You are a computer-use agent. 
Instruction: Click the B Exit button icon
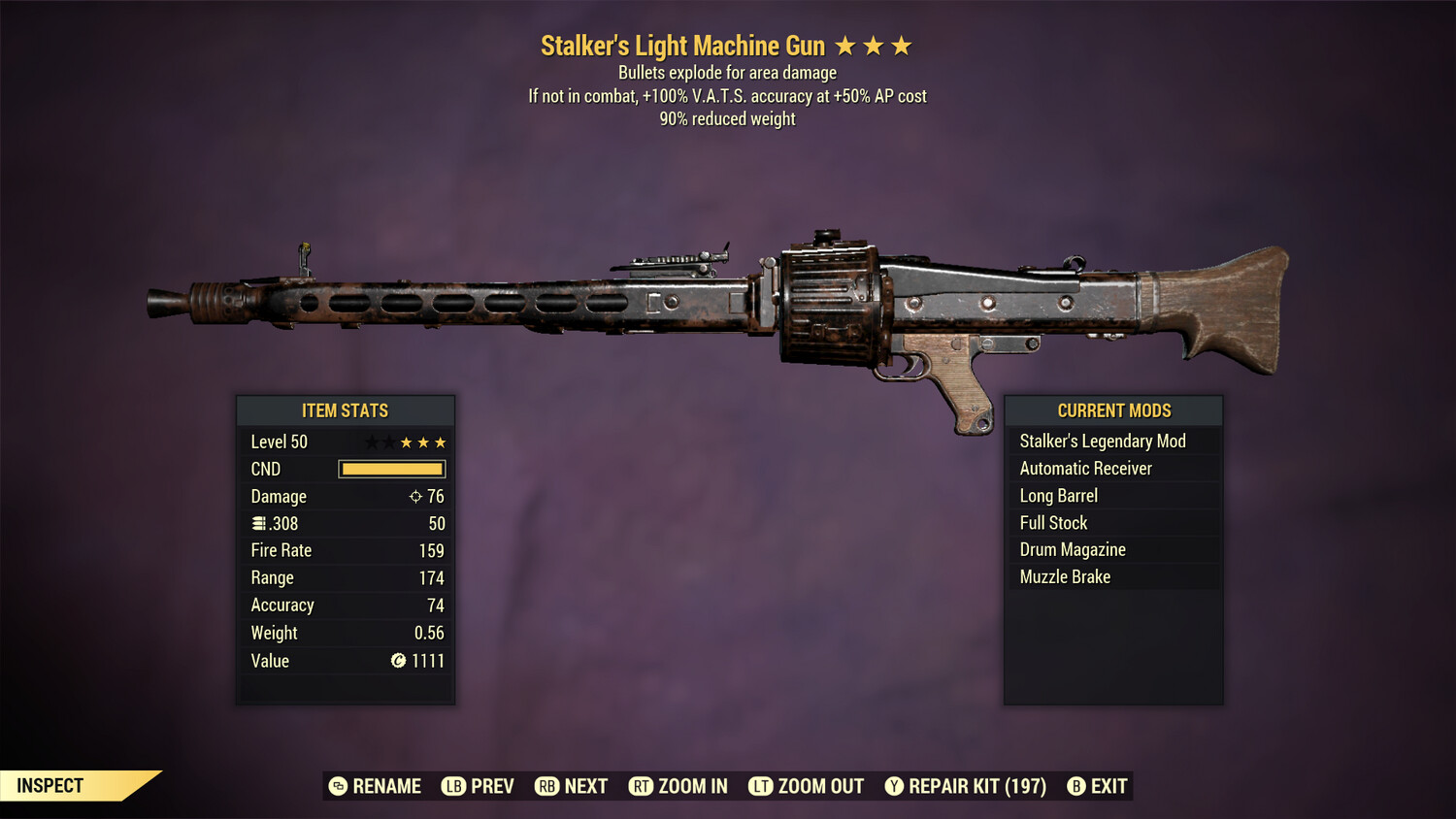click(1077, 786)
